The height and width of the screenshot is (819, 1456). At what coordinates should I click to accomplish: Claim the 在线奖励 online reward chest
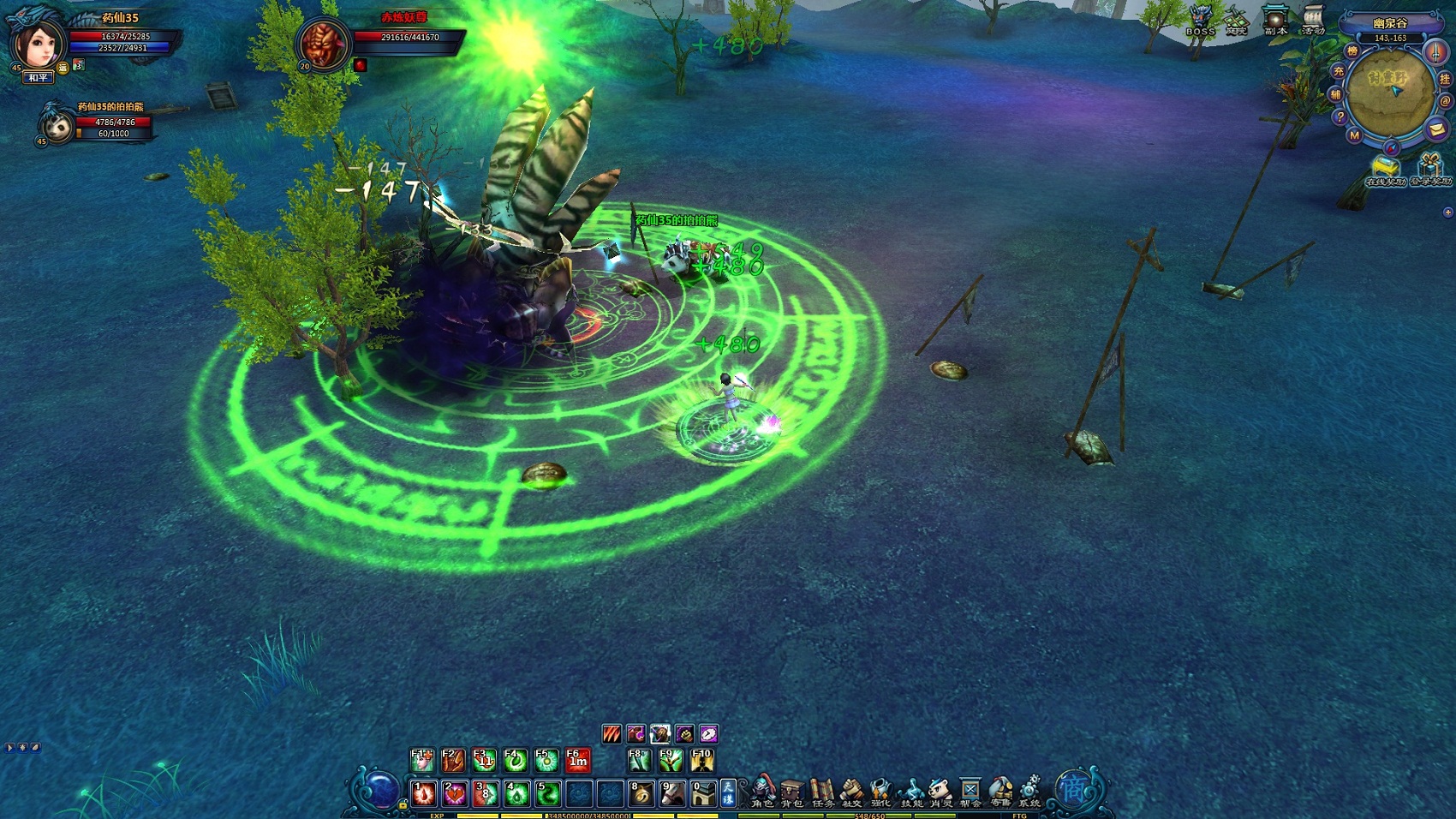tap(1385, 169)
